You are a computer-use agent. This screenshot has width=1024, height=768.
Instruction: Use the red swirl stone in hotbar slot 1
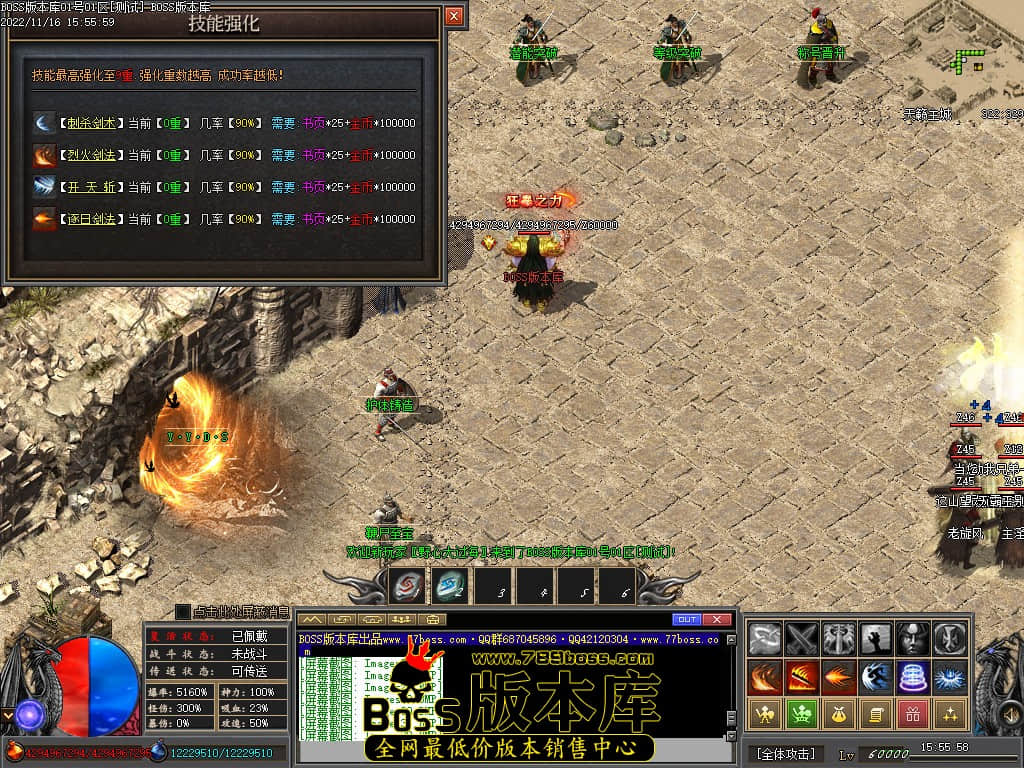click(x=407, y=586)
